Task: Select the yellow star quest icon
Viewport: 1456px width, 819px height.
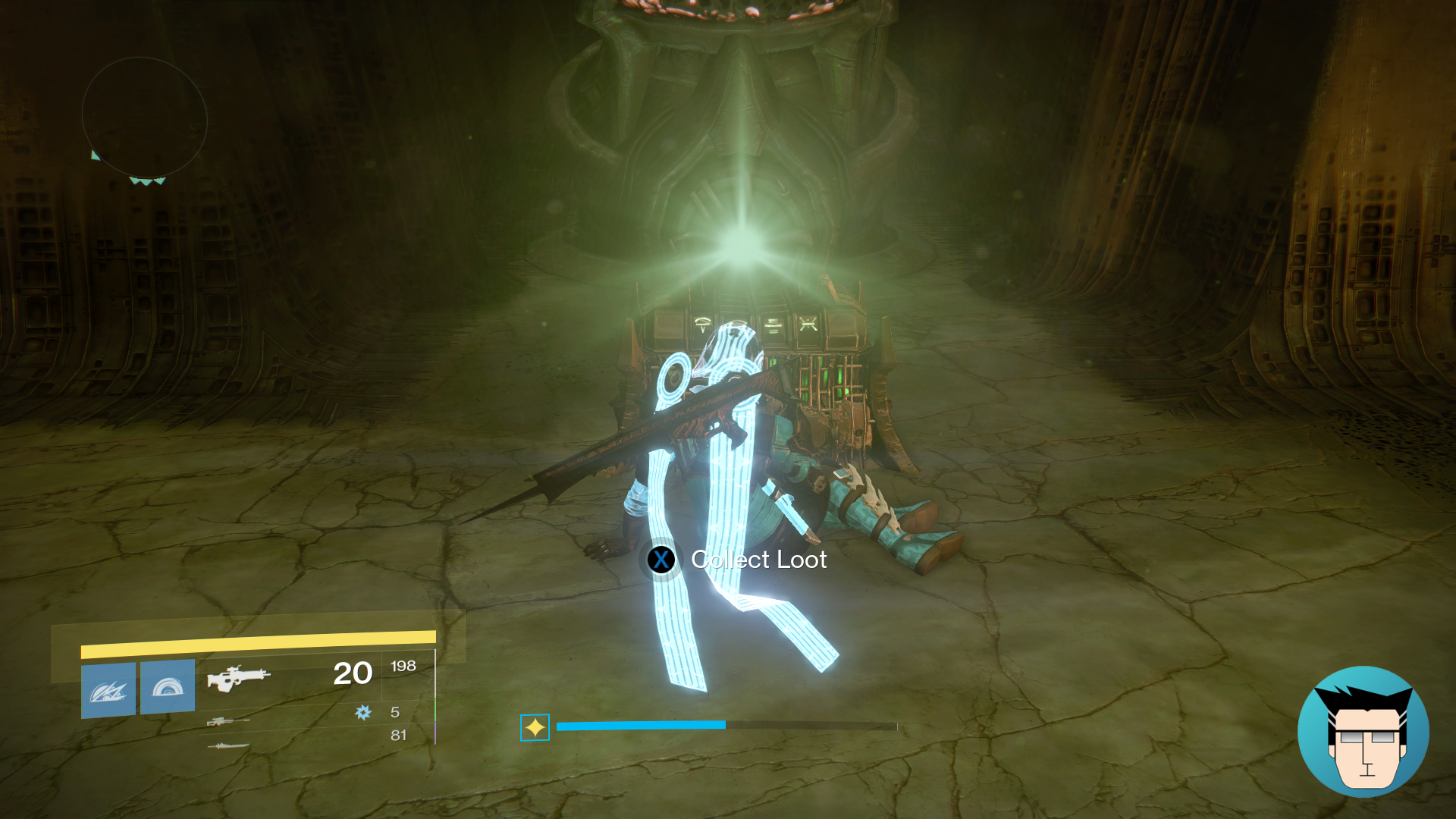Action: (535, 726)
